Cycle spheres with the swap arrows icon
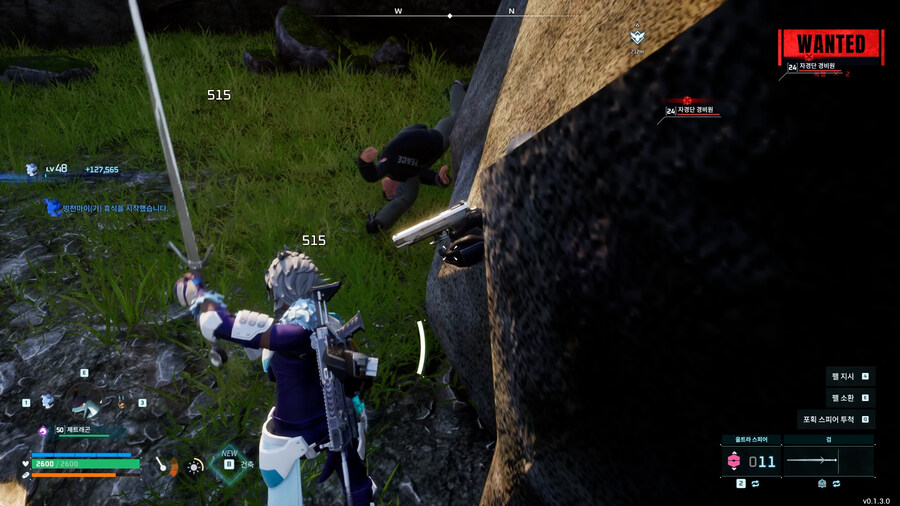 (757, 484)
